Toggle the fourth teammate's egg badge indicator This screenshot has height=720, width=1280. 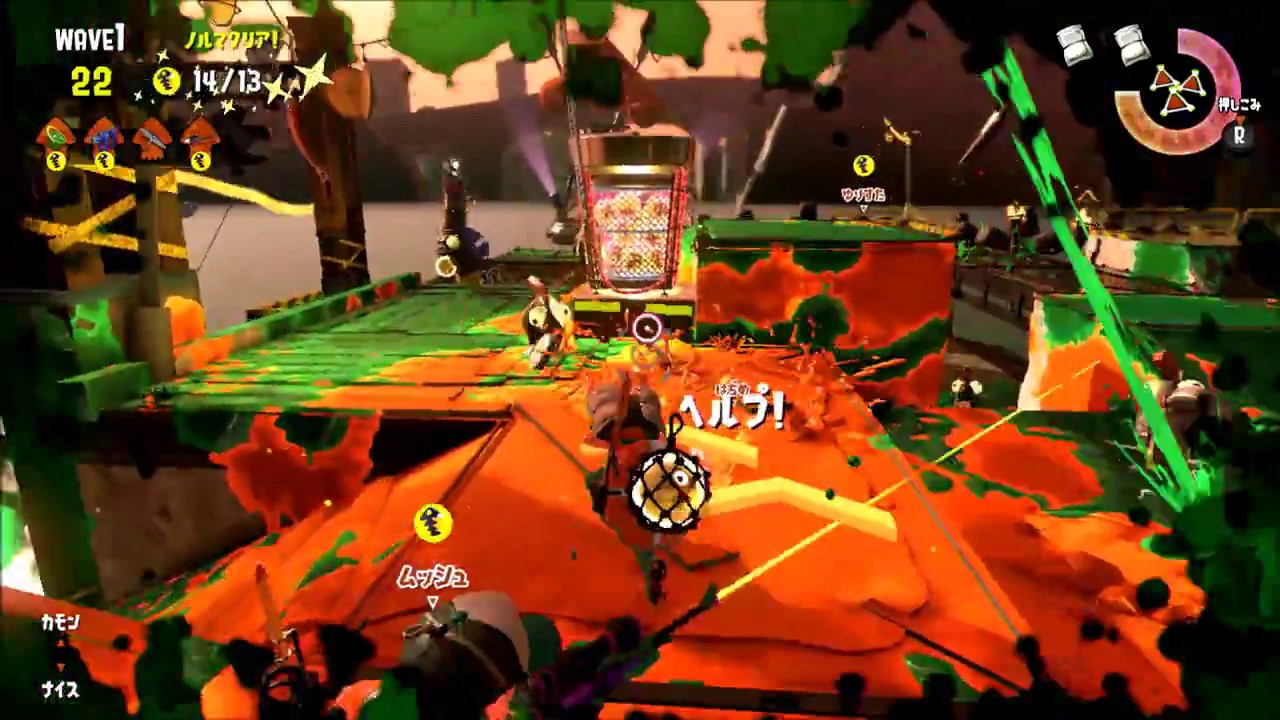click(x=202, y=161)
